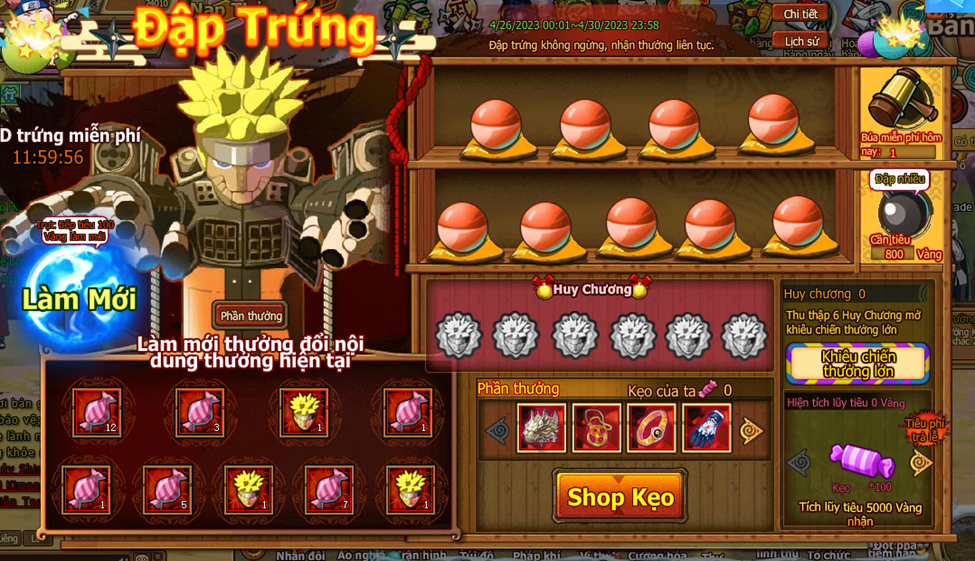Show next rewards with the gold arrow
The width and height of the screenshot is (975, 561).
(x=751, y=431)
